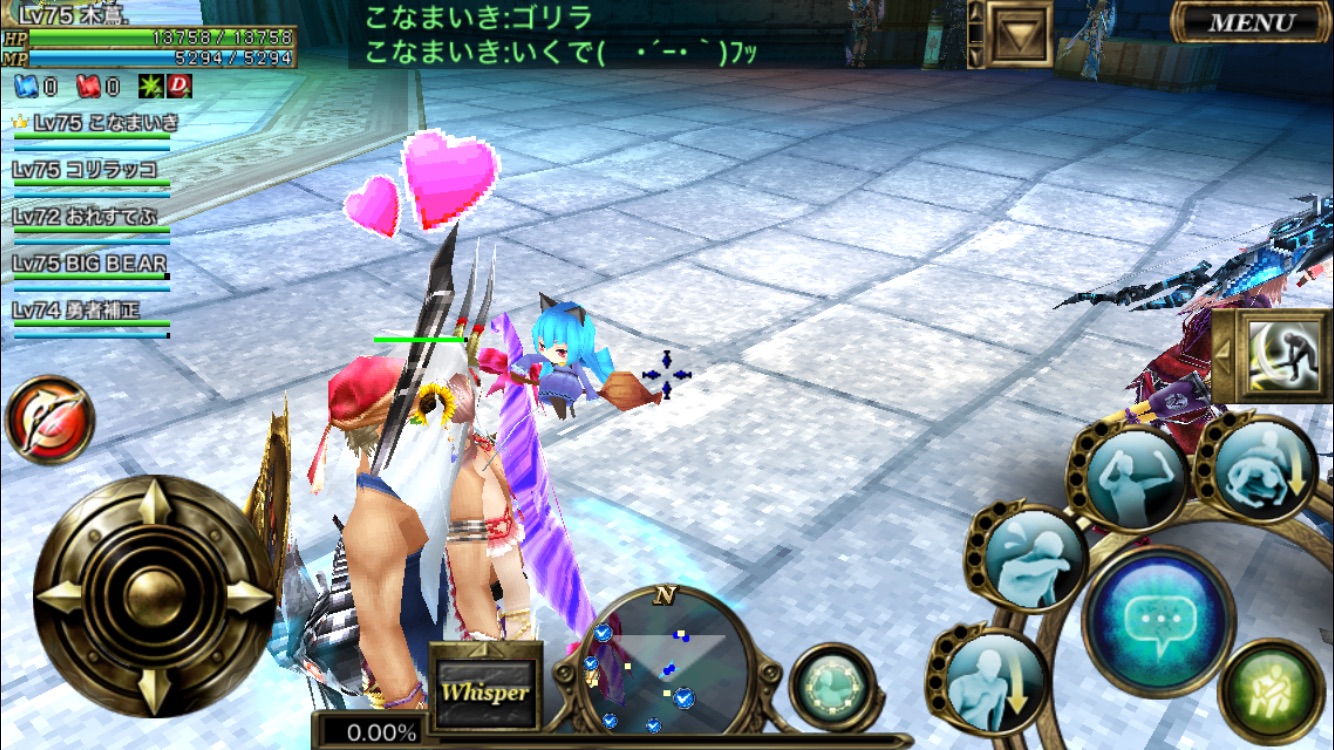Open the speech bubble chat button
Viewport: 1334px width, 750px height.
click(x=1158, y=620)
